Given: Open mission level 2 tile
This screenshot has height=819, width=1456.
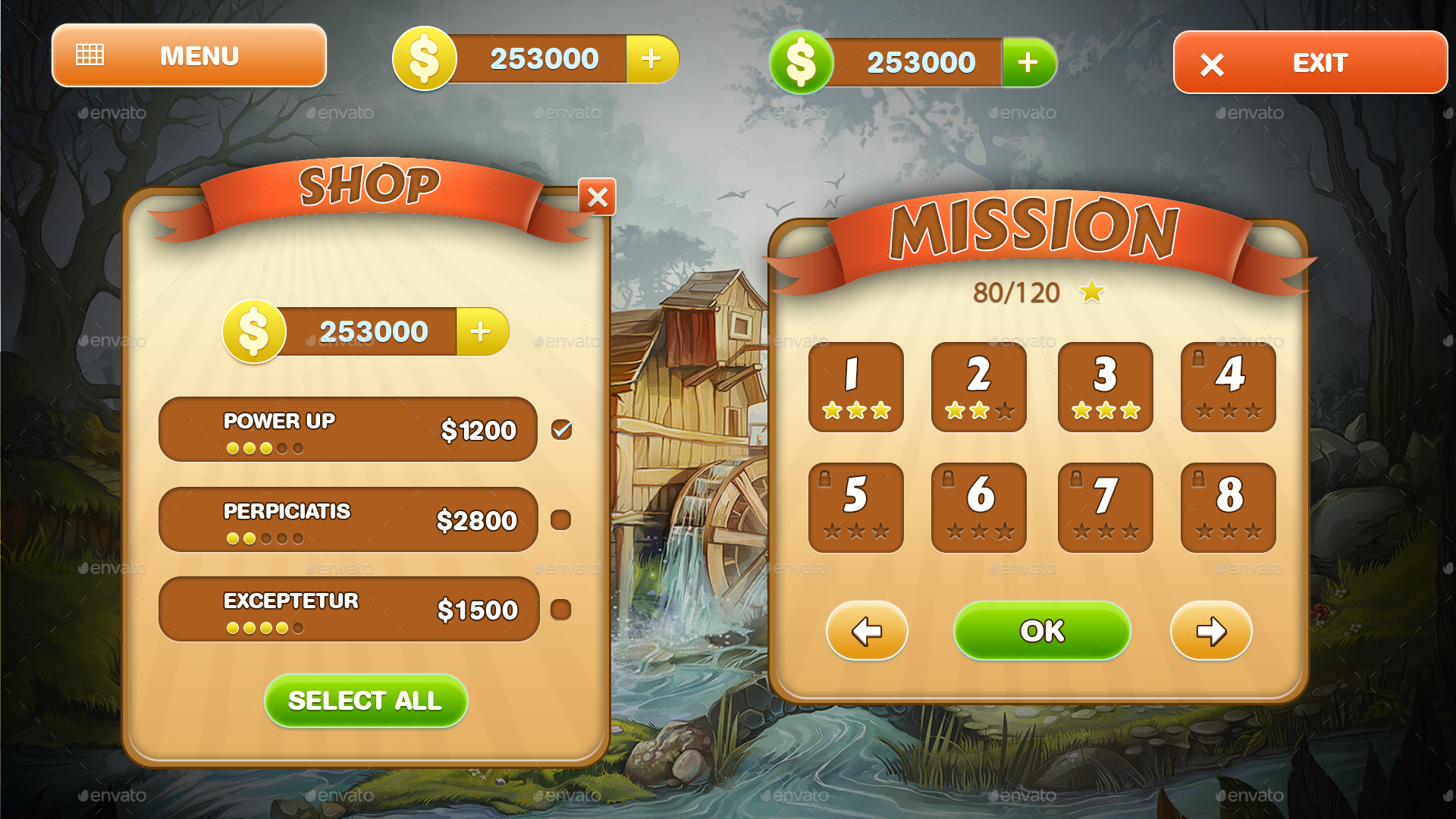Looking at the screenshot, I should click(x=978, y=388).
